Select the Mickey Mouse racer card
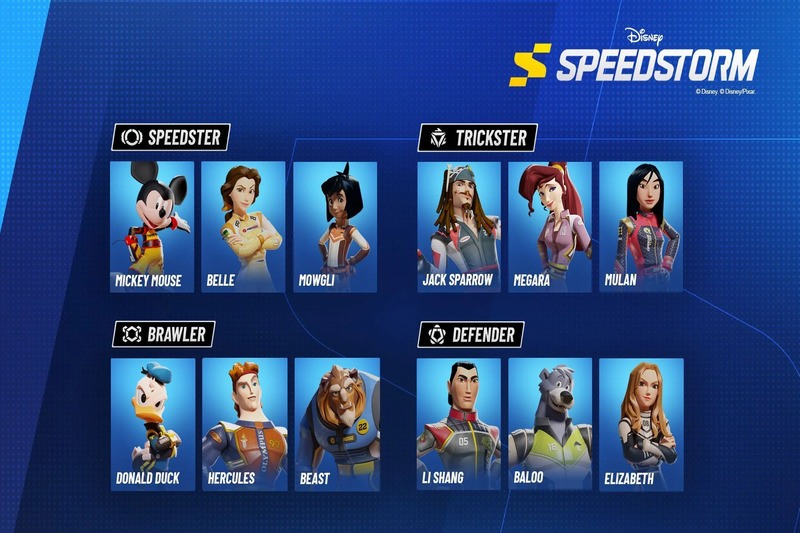Screen dimensions: 800x533 click(152, 227)
